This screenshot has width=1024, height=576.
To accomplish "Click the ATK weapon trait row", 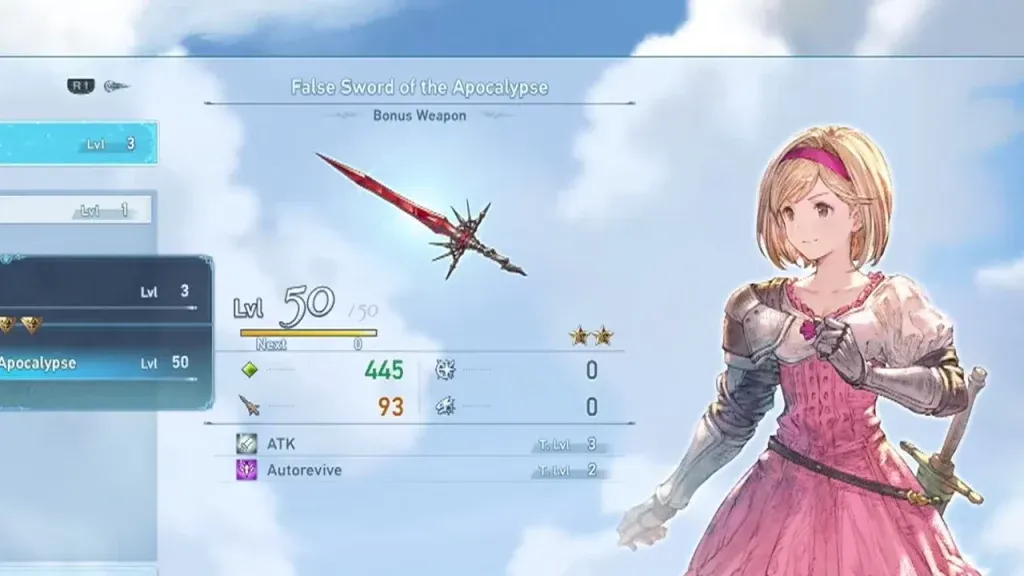I will [420, 444].
